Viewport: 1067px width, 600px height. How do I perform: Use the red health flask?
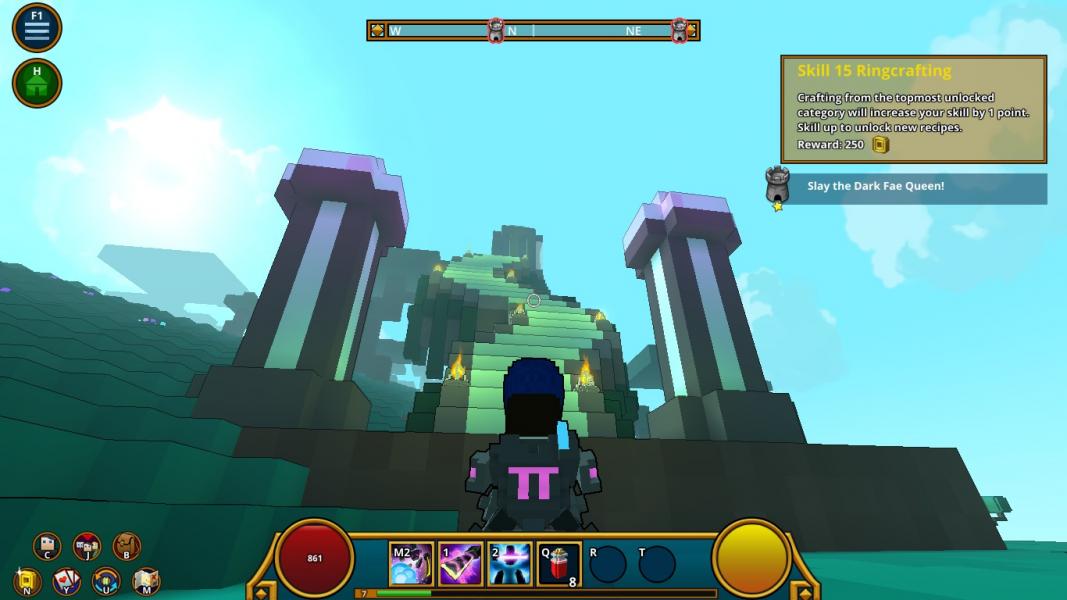coord(558,565)
